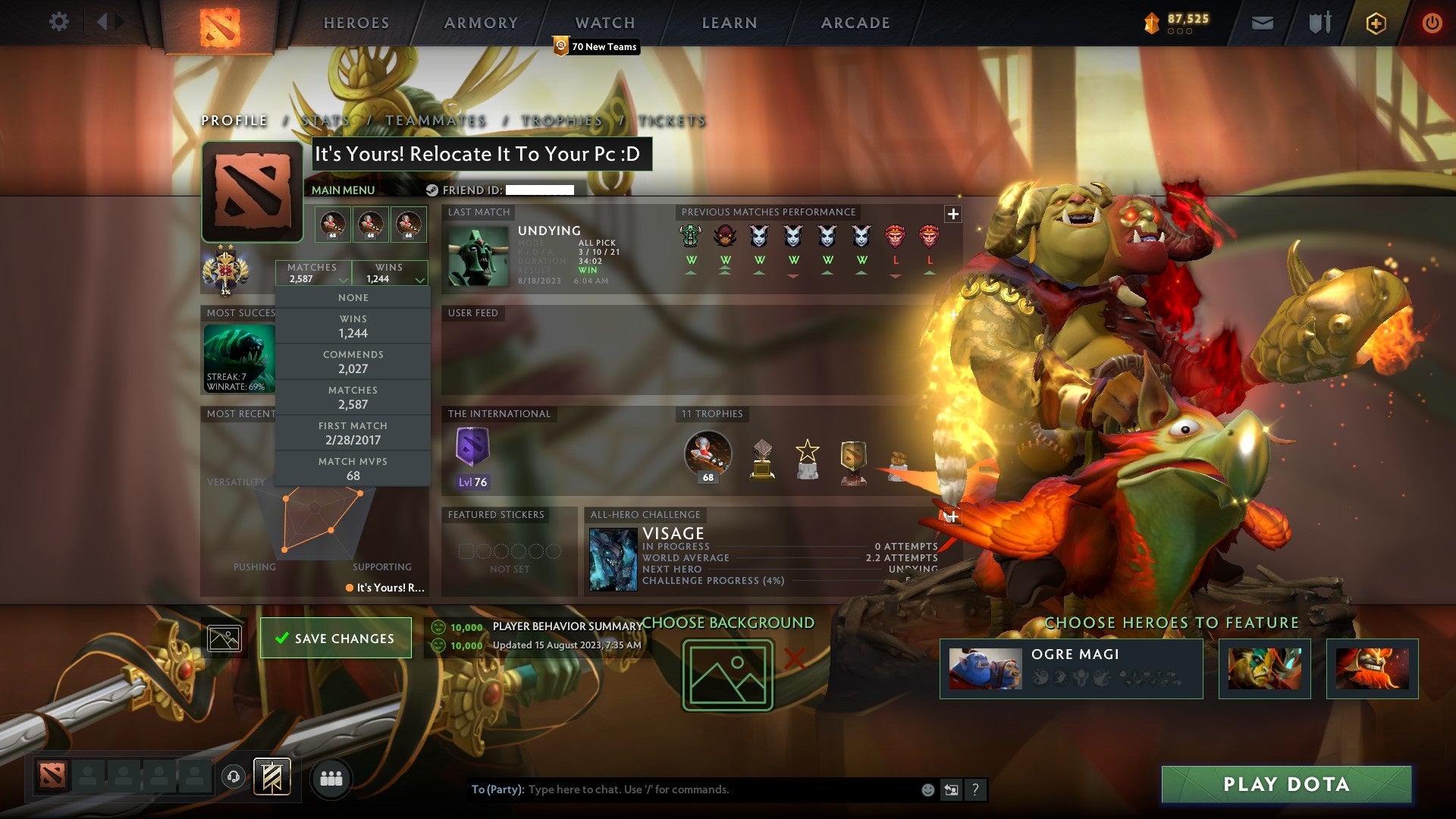
Task: Click the red power disconnect icon
Action: [x=1432, y=23]
